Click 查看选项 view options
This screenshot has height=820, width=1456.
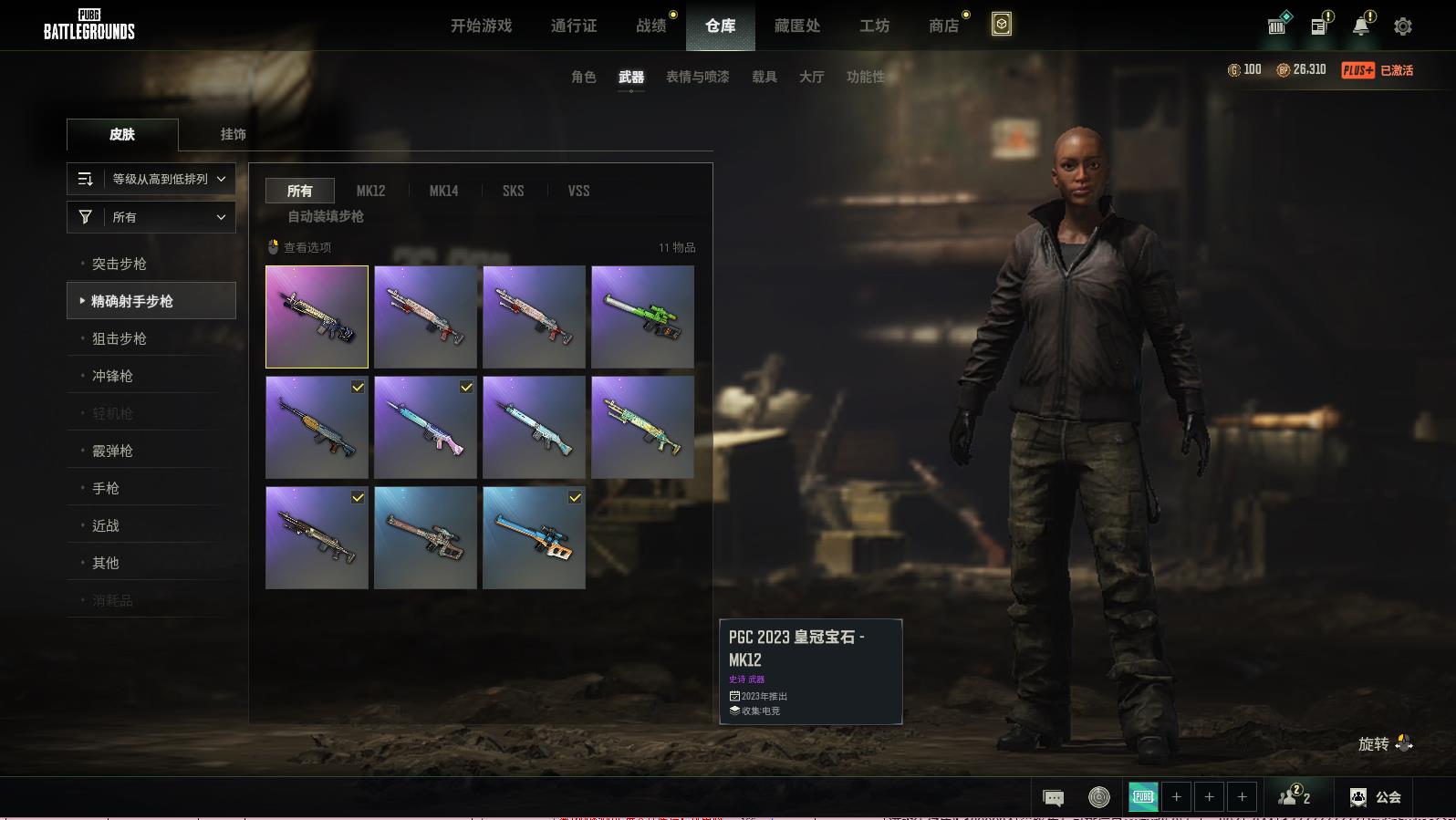coord(300,247)
